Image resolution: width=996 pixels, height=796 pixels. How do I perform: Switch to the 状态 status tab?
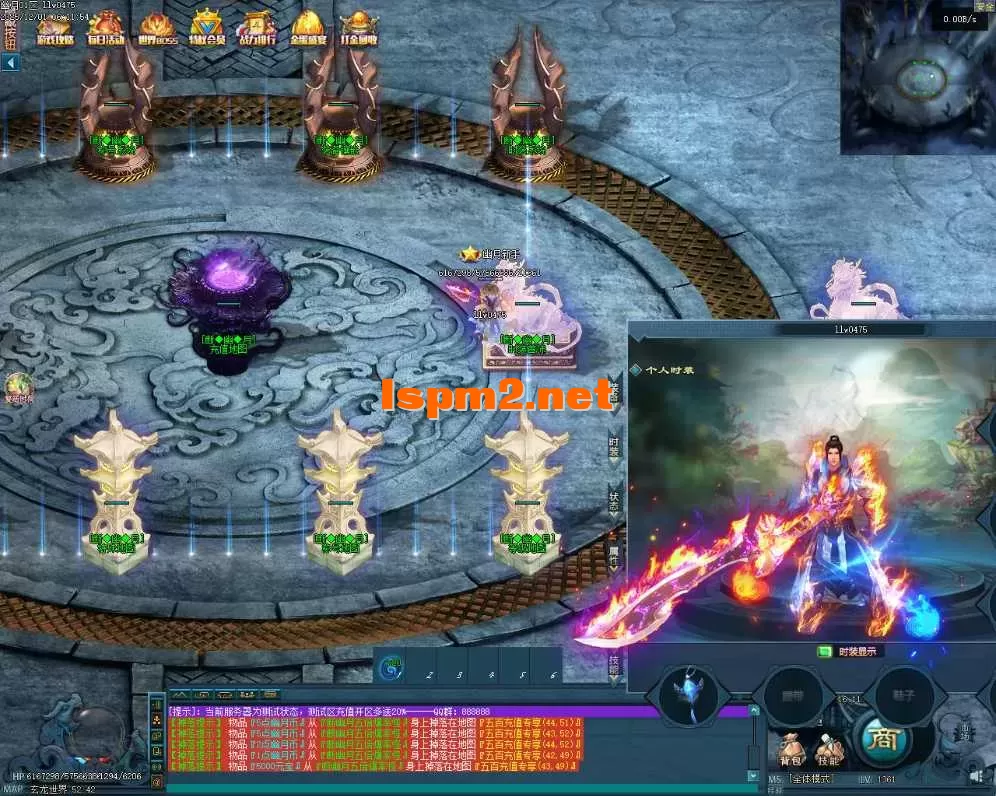pos(614,500)
